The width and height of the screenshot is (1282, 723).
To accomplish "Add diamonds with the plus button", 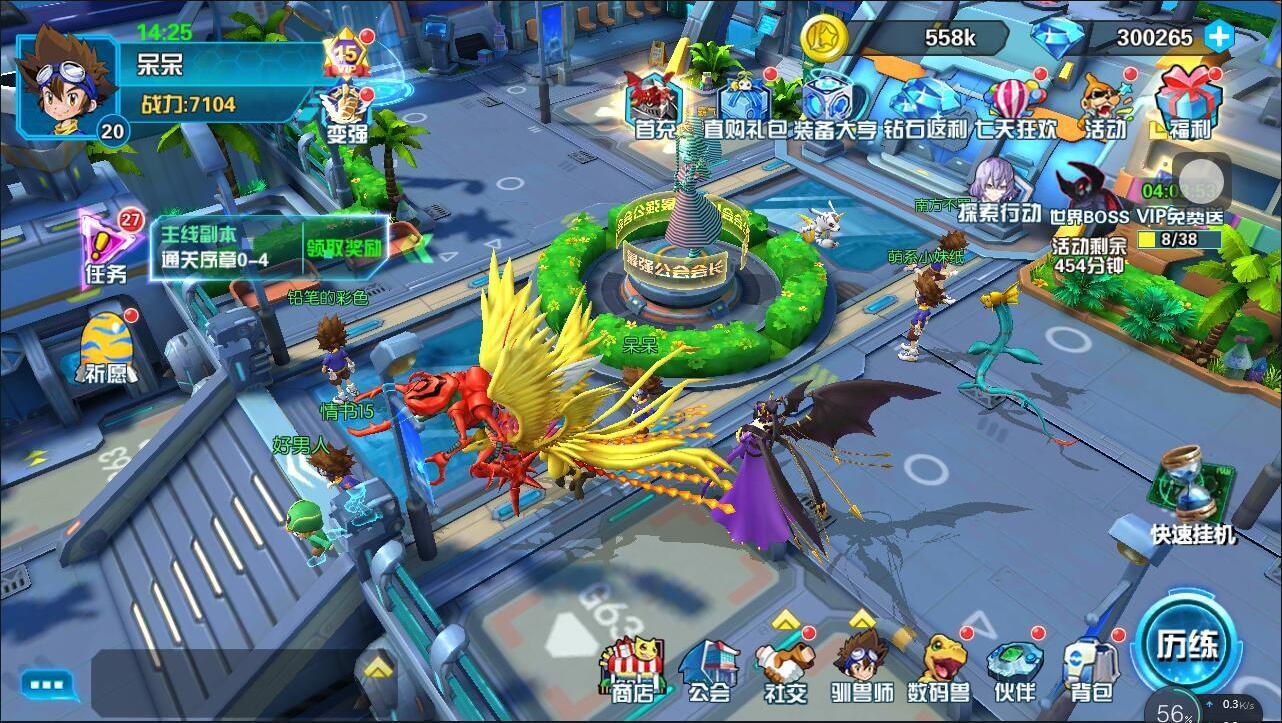I will pyautogui.click(x=1218, y=37).
